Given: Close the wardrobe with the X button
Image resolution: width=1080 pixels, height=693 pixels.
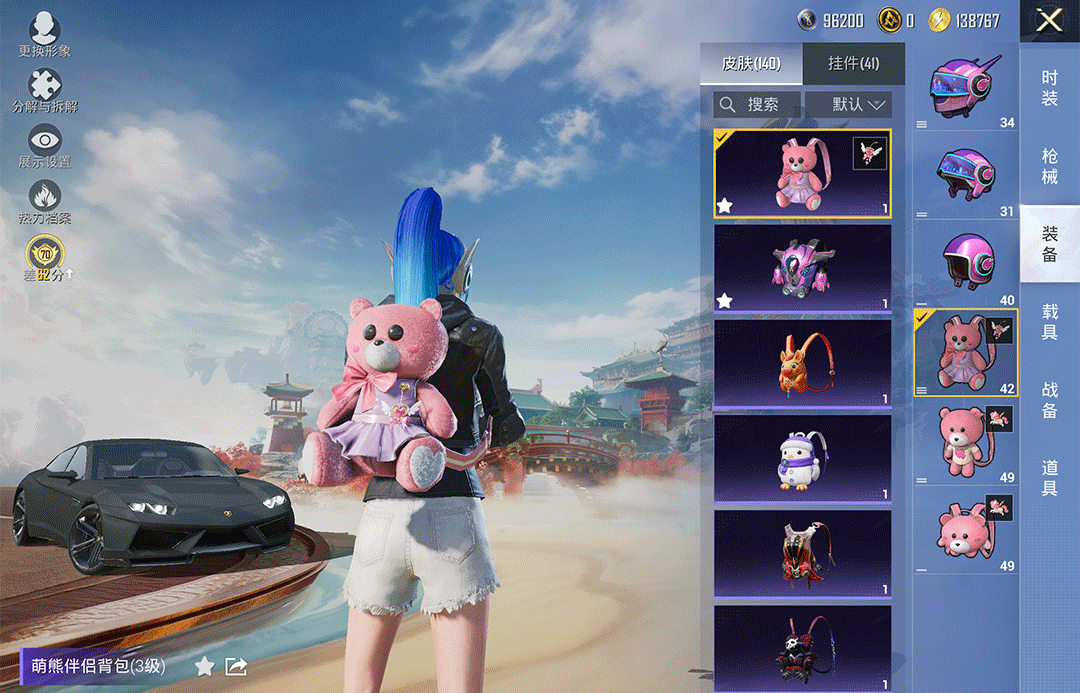Looking at the screenshot, I should click(1049, 20).
